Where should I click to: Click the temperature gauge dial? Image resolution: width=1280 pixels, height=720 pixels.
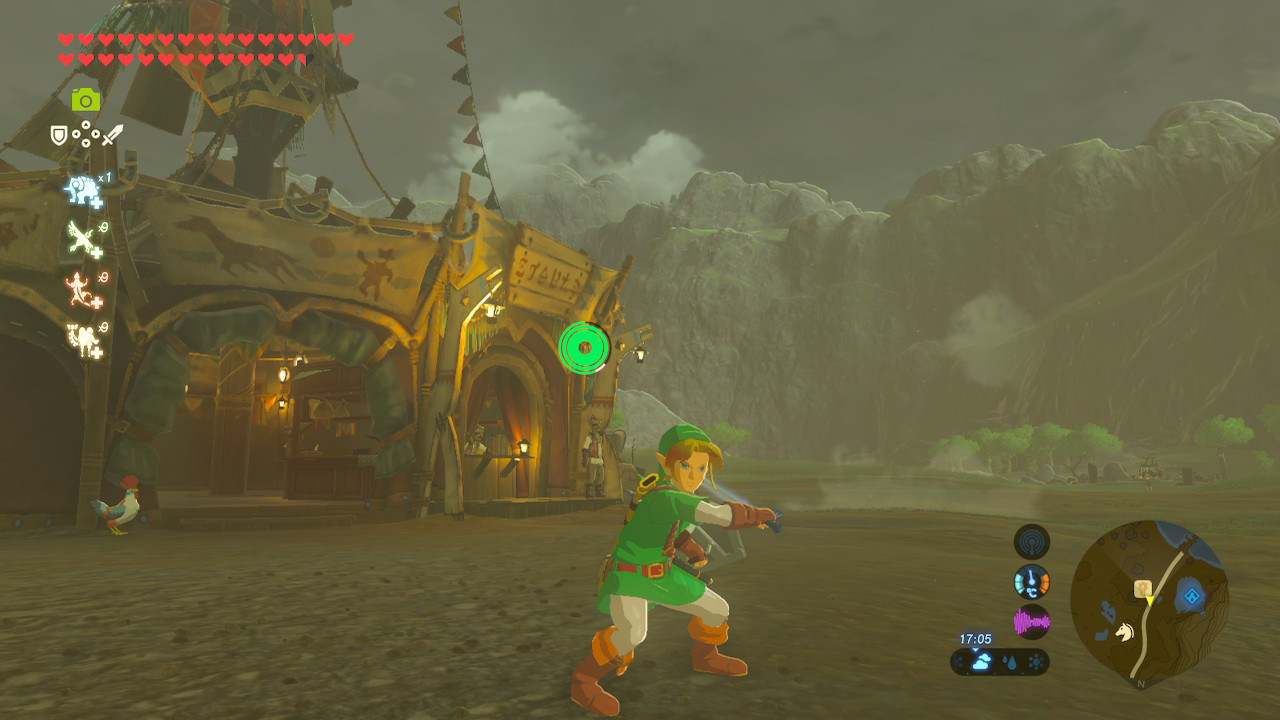click(x=1031, y=582)
